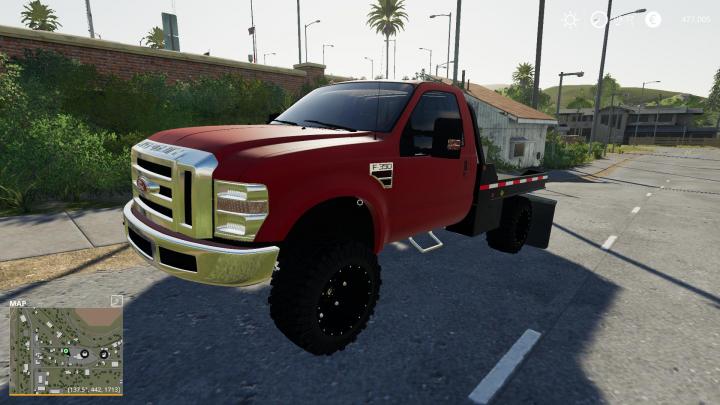Image resolution: width=720 pixels, height=405 pixels.
Task: Toggle minimap size with the corner icon
Action: pos(116,300)
